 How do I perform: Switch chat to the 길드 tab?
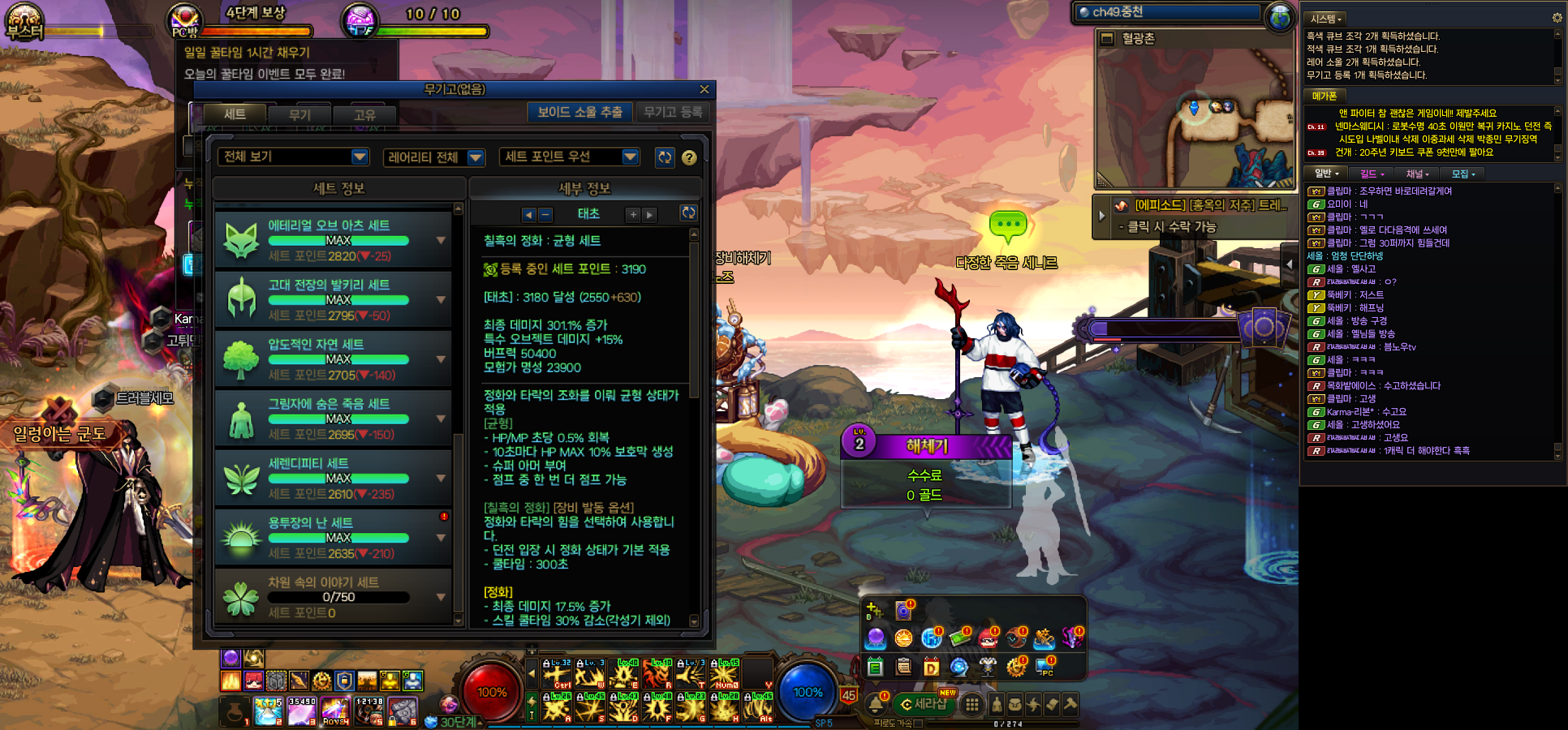coord(1371,174)
